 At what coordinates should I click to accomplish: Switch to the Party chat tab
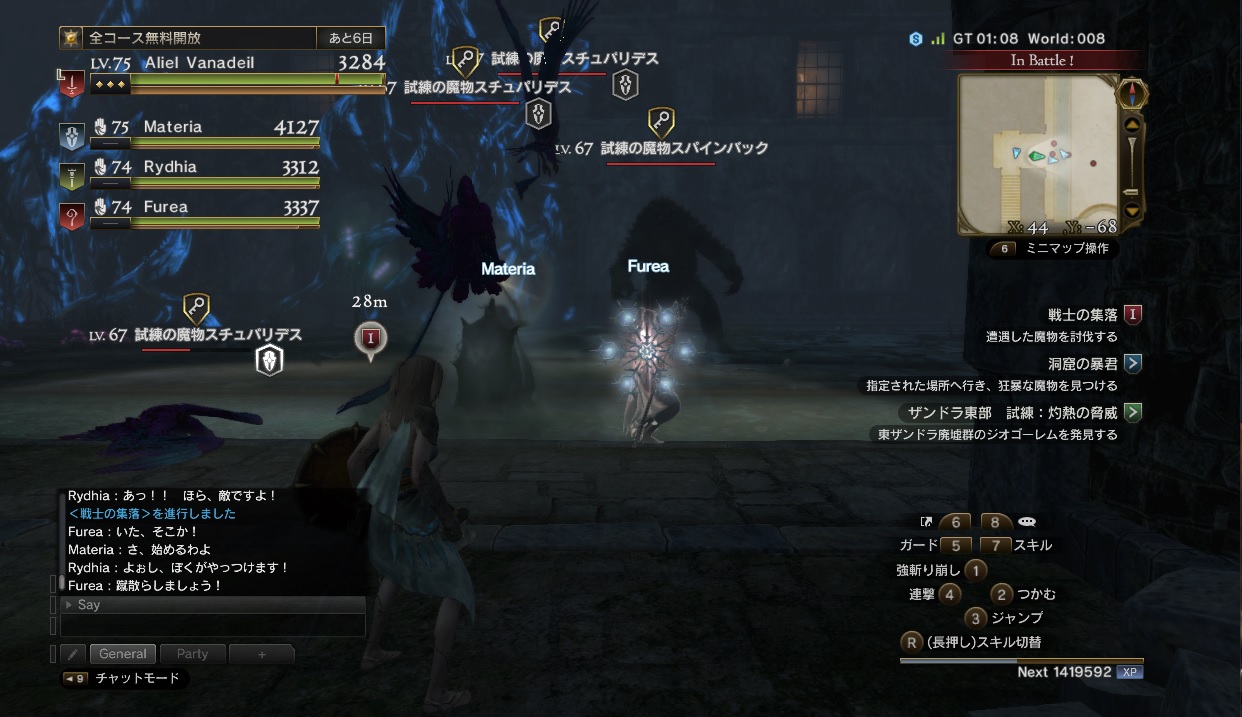click(x=192, y=654)
